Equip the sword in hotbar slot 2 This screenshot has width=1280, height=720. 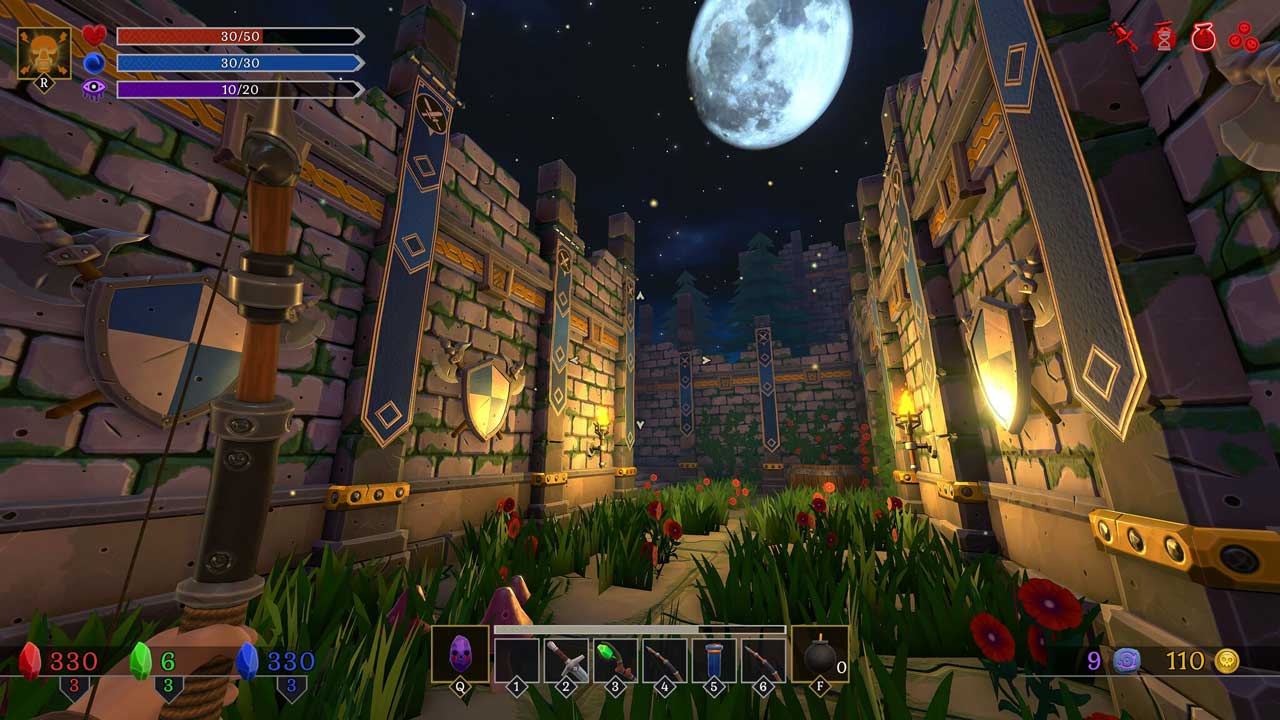pyautogui.click(x=566, y=660)
